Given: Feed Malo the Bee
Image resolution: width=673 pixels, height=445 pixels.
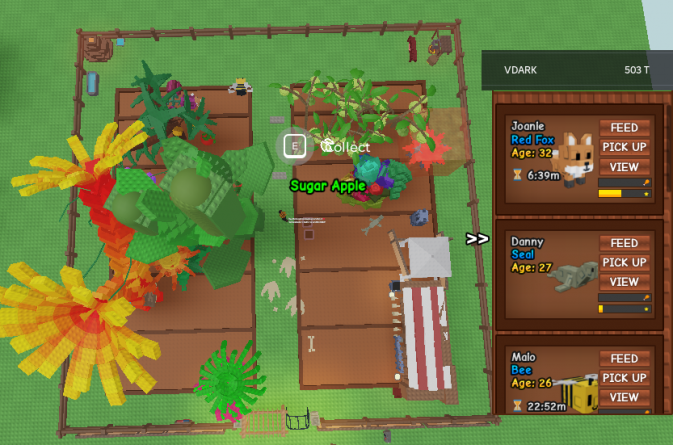Looking at the screenshot, I should tap(624, 359).
